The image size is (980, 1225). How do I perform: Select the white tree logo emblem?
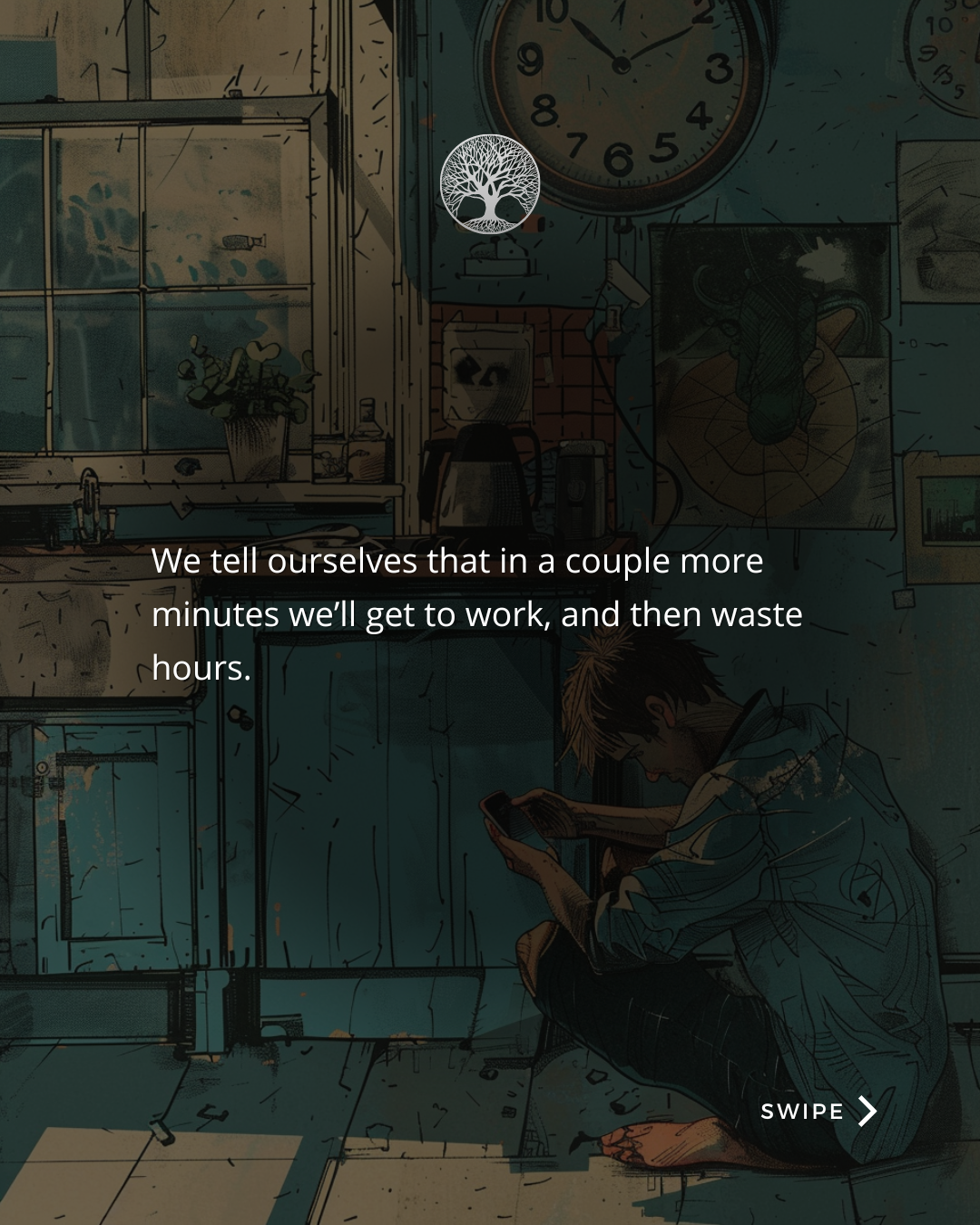pos(490,183)
